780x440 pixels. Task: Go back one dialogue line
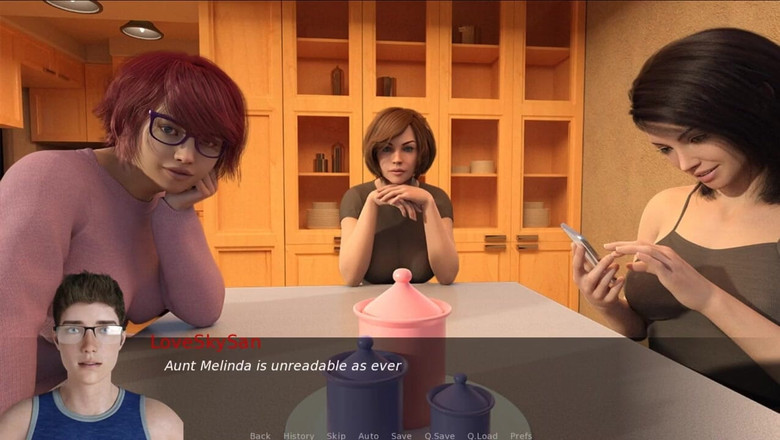pyautogui.click(x=260, y=435)
